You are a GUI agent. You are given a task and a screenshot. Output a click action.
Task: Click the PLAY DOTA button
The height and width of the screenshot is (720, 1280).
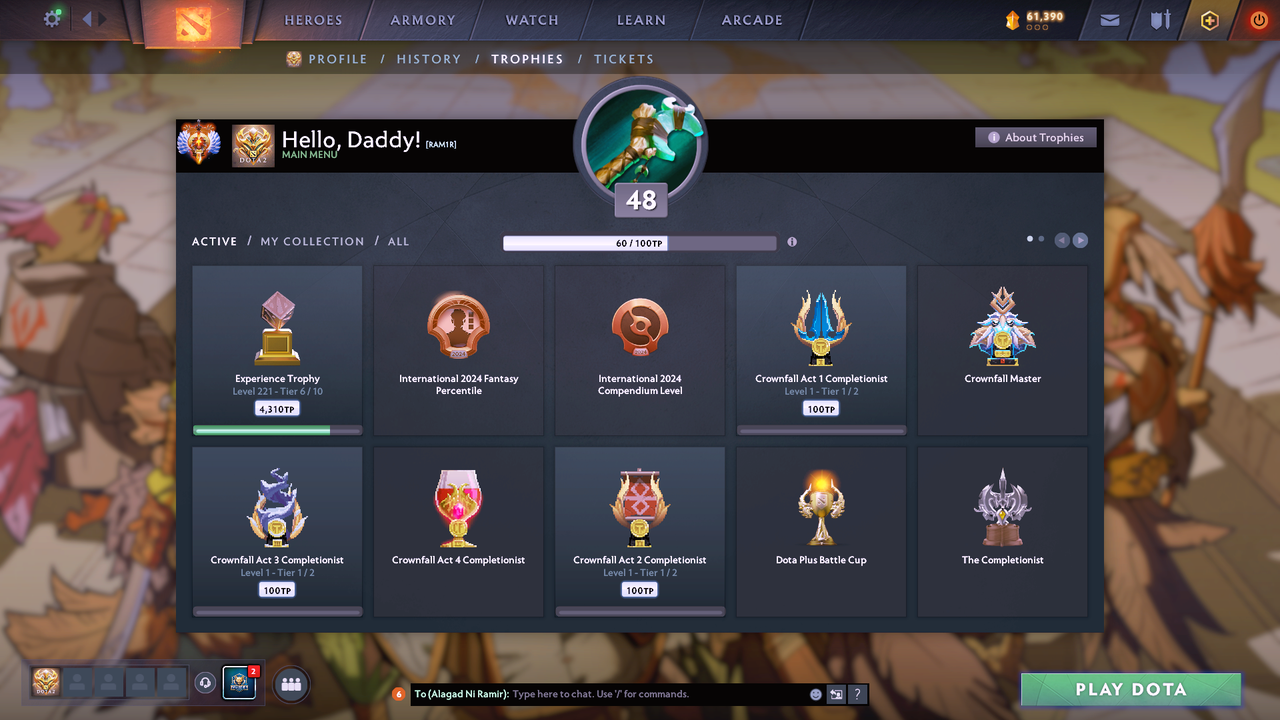pyautogui.click(x=1130, y=689)
